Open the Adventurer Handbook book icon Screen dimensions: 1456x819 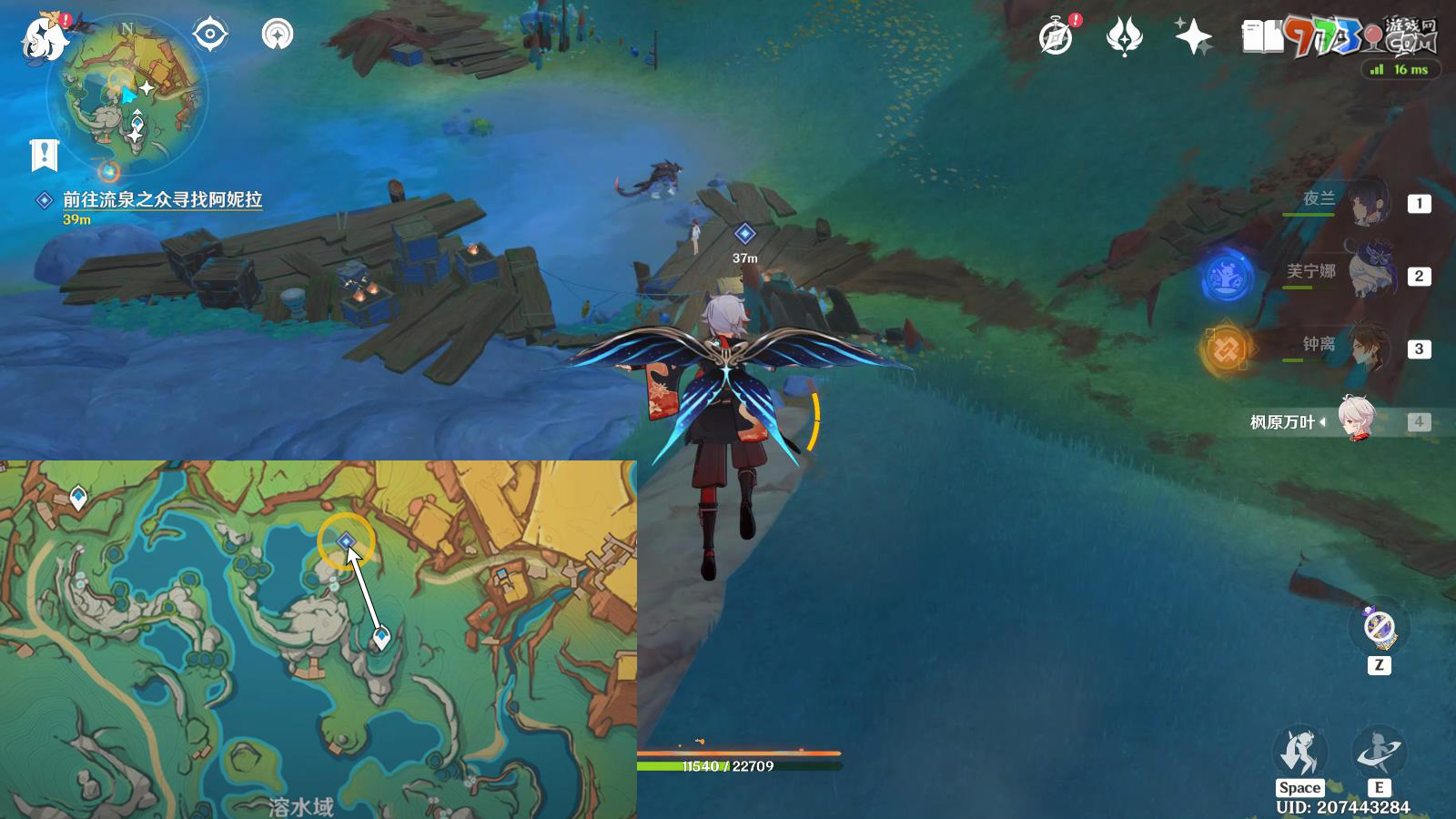click(1261, 37)
